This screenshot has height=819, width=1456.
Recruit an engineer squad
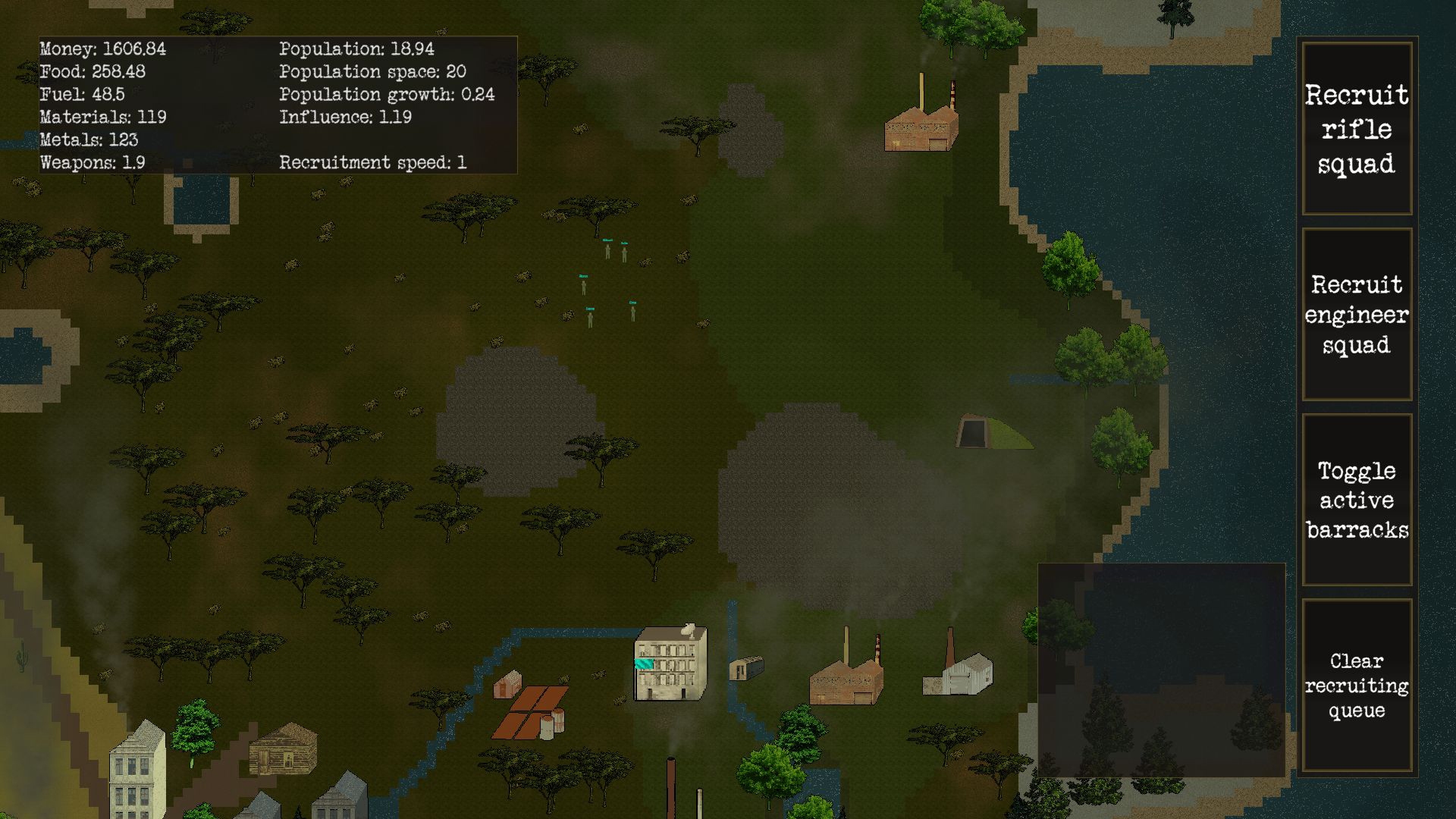pos(1357,315)
